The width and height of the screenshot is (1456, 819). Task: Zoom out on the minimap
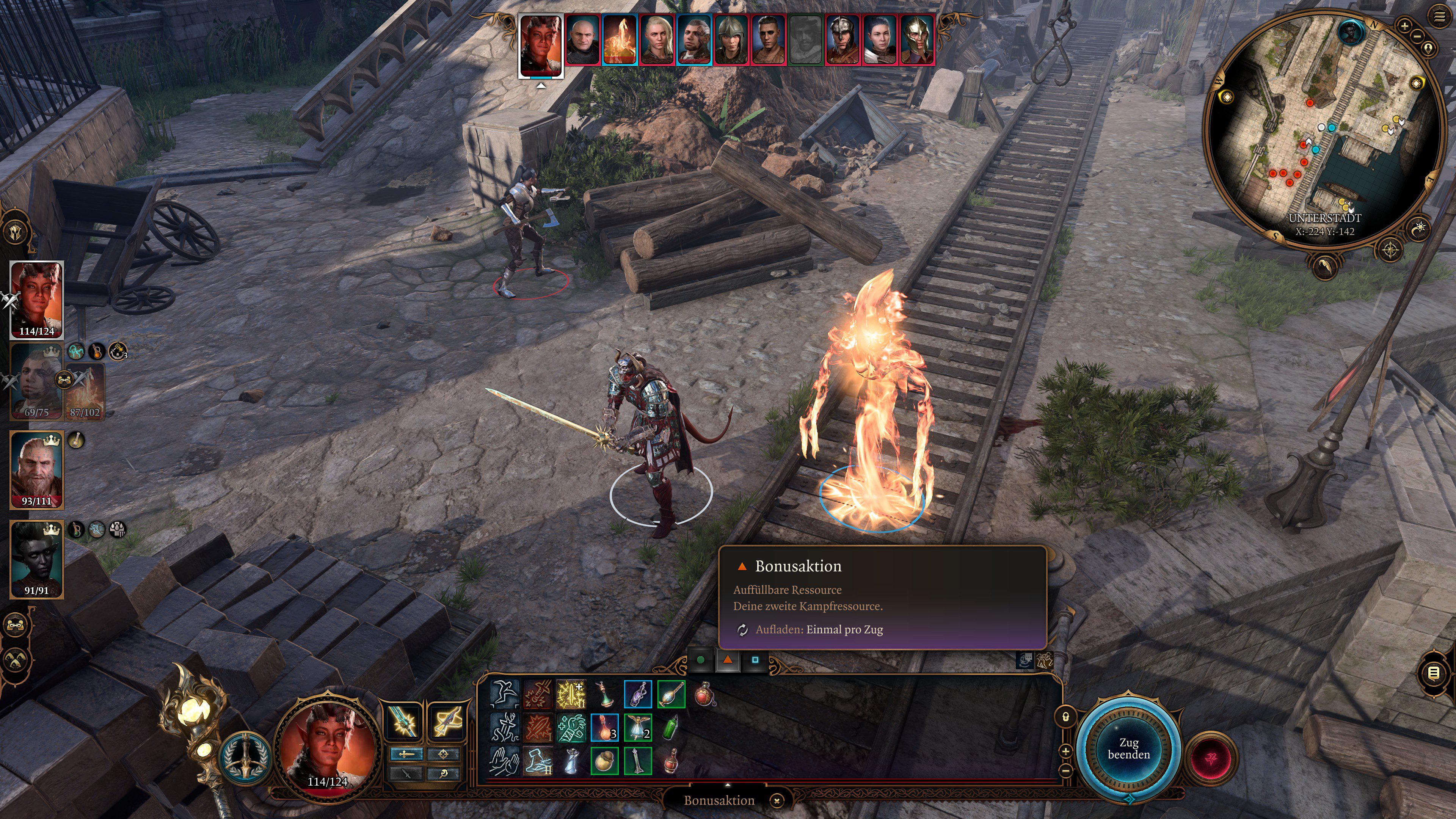click(x=1417, y=36)
